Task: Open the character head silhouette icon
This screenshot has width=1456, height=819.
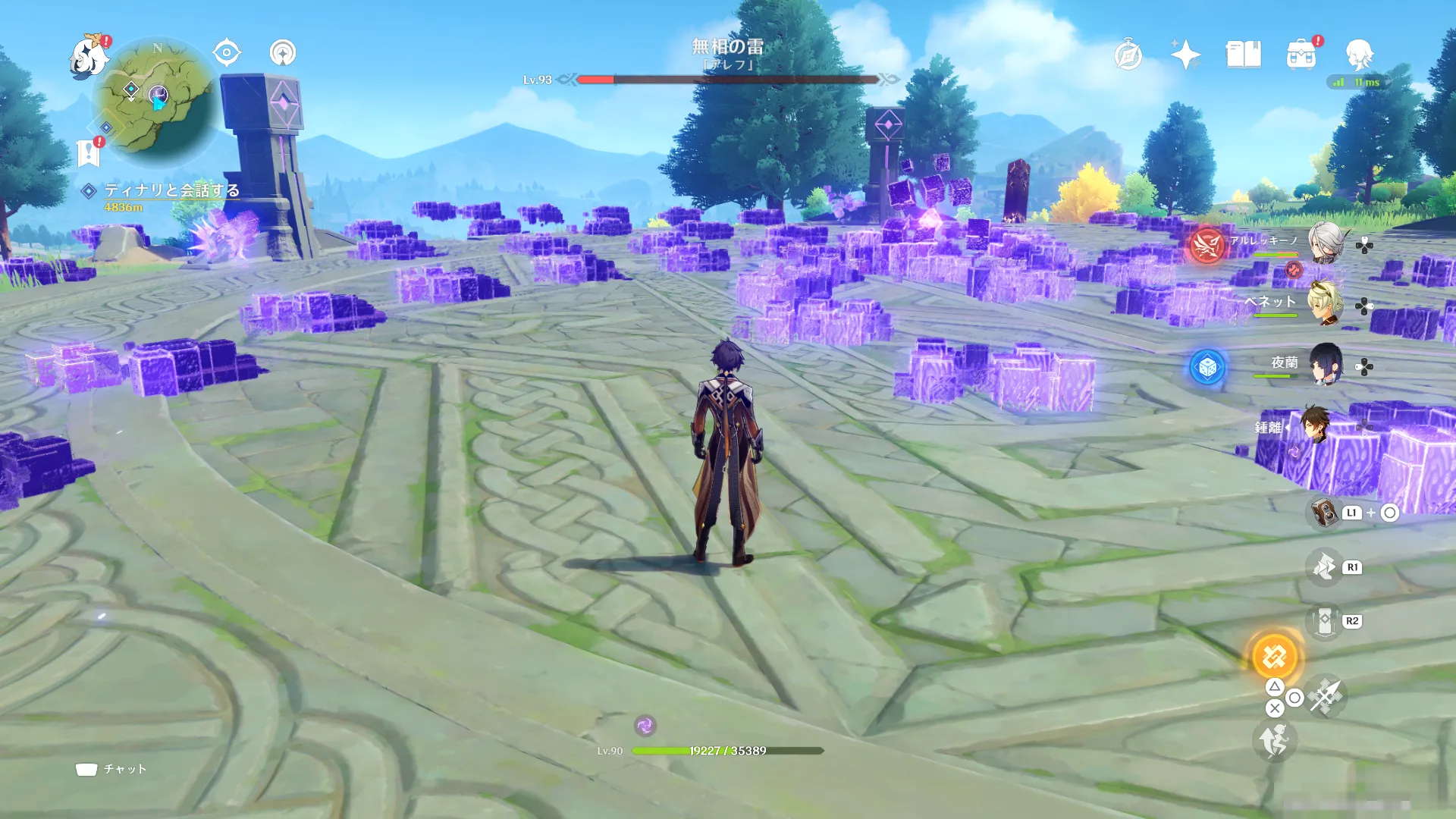Action: pyautogui.click(x=1359, y=55)
